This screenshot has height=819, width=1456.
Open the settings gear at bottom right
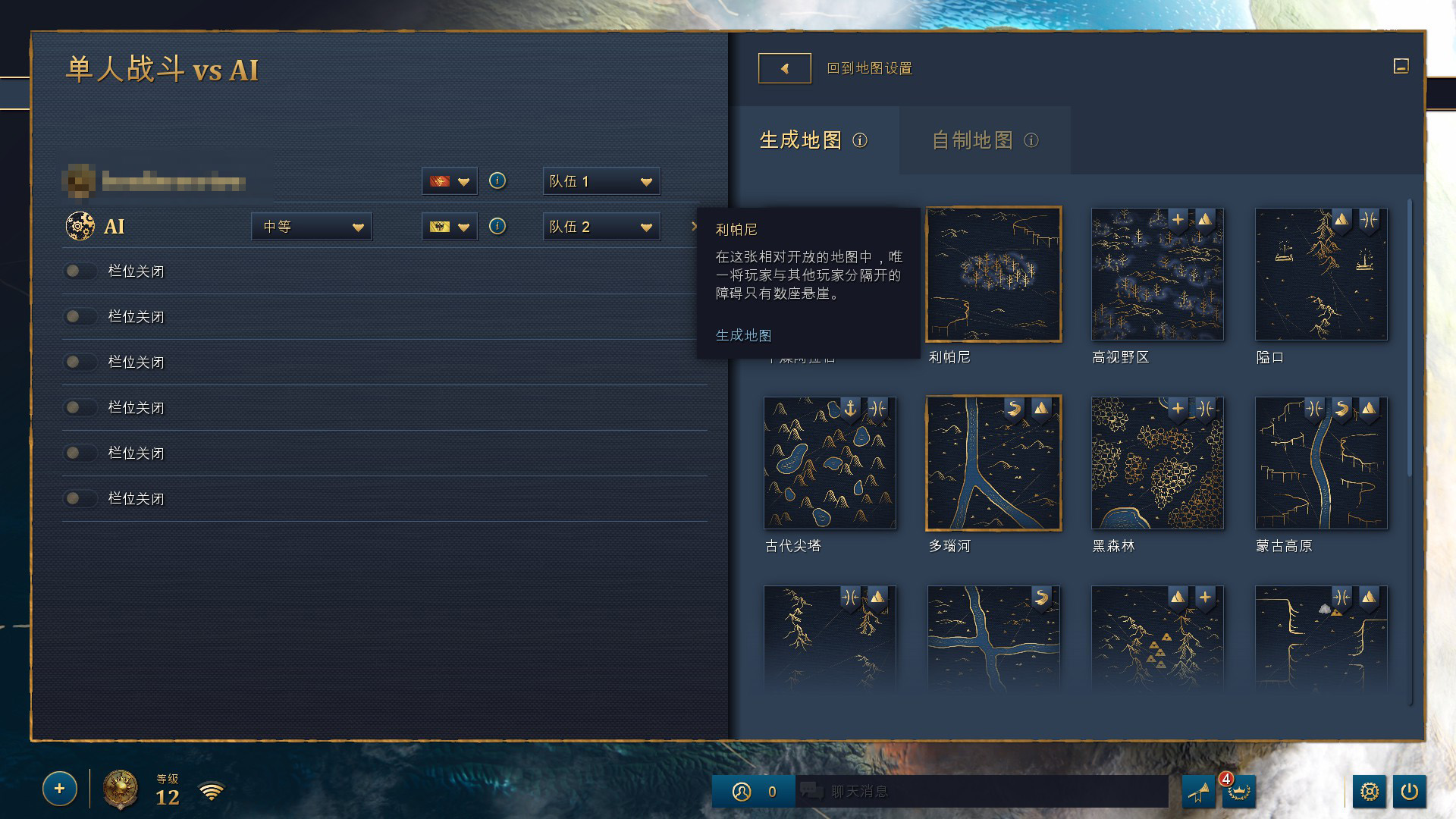coord(1371,791)
